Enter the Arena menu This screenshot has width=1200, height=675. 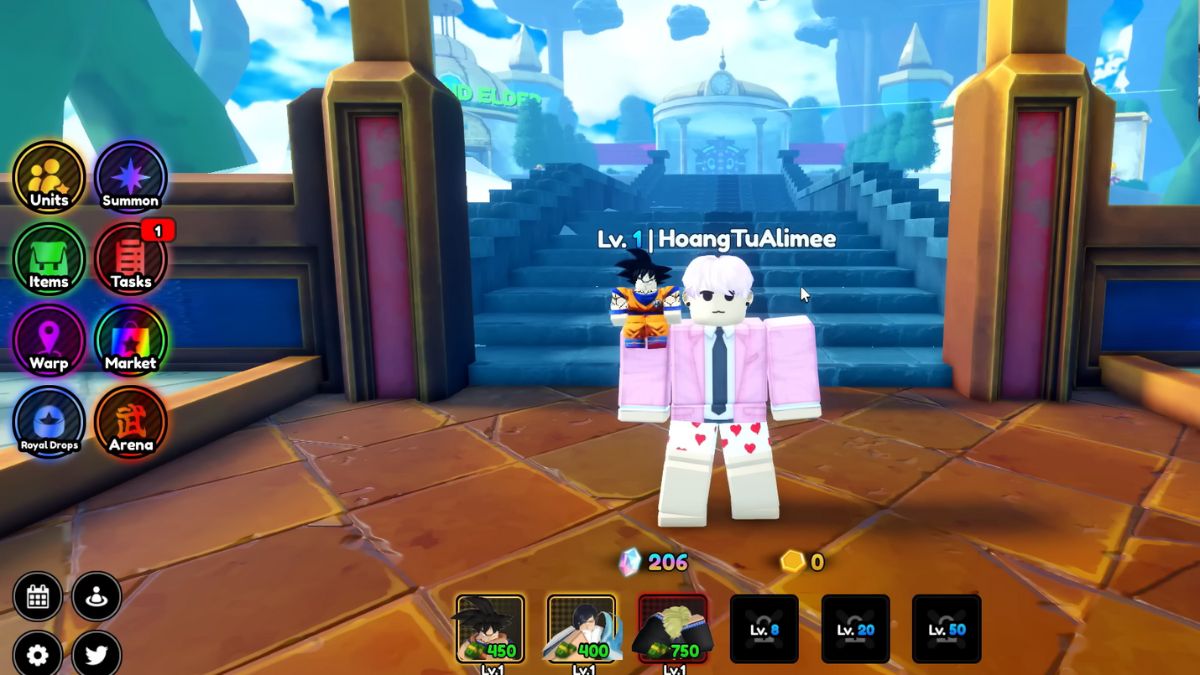pyautogui.click(x=130, y=422)
